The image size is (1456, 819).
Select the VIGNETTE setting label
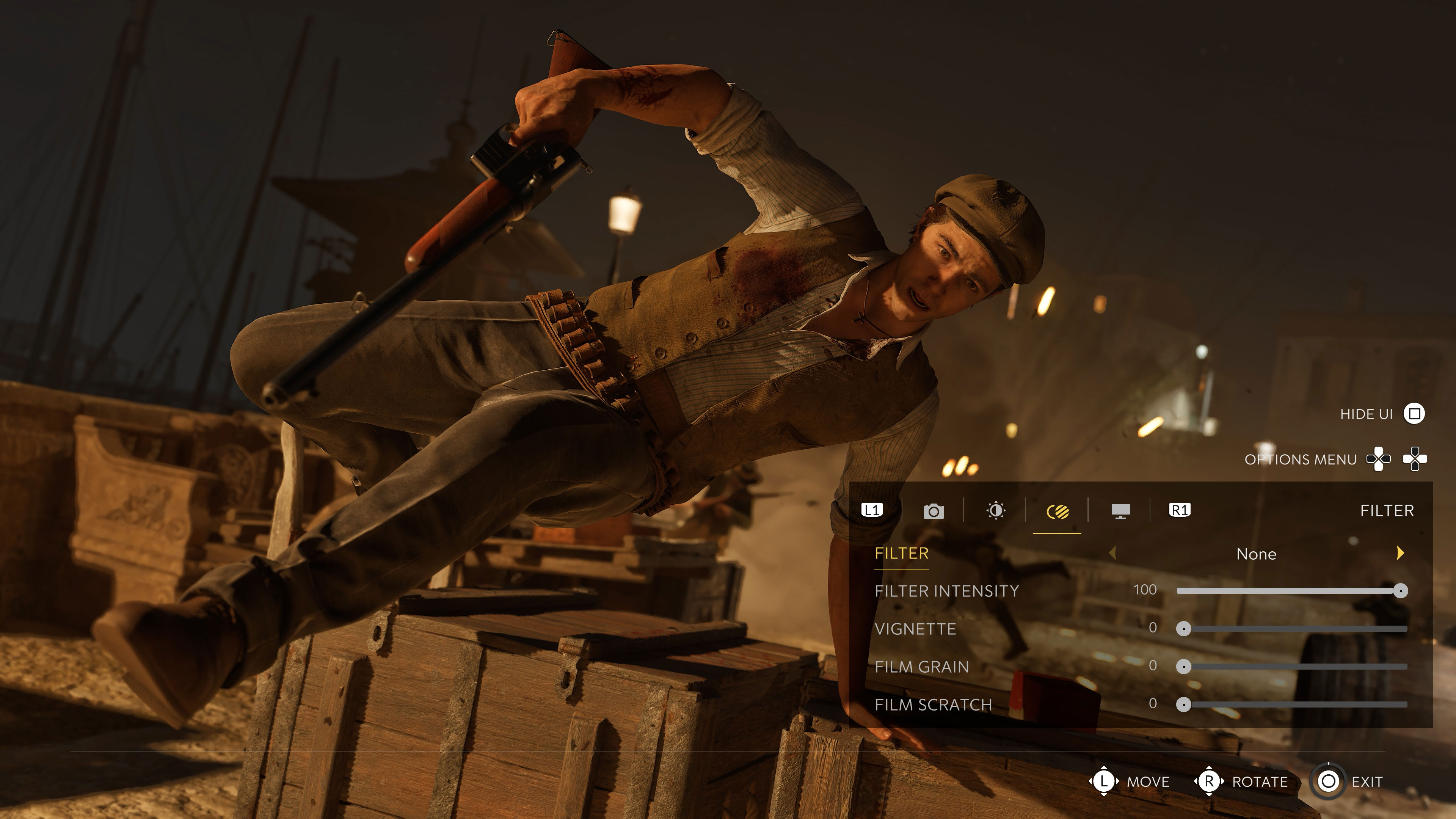click(x=915, y=629)
